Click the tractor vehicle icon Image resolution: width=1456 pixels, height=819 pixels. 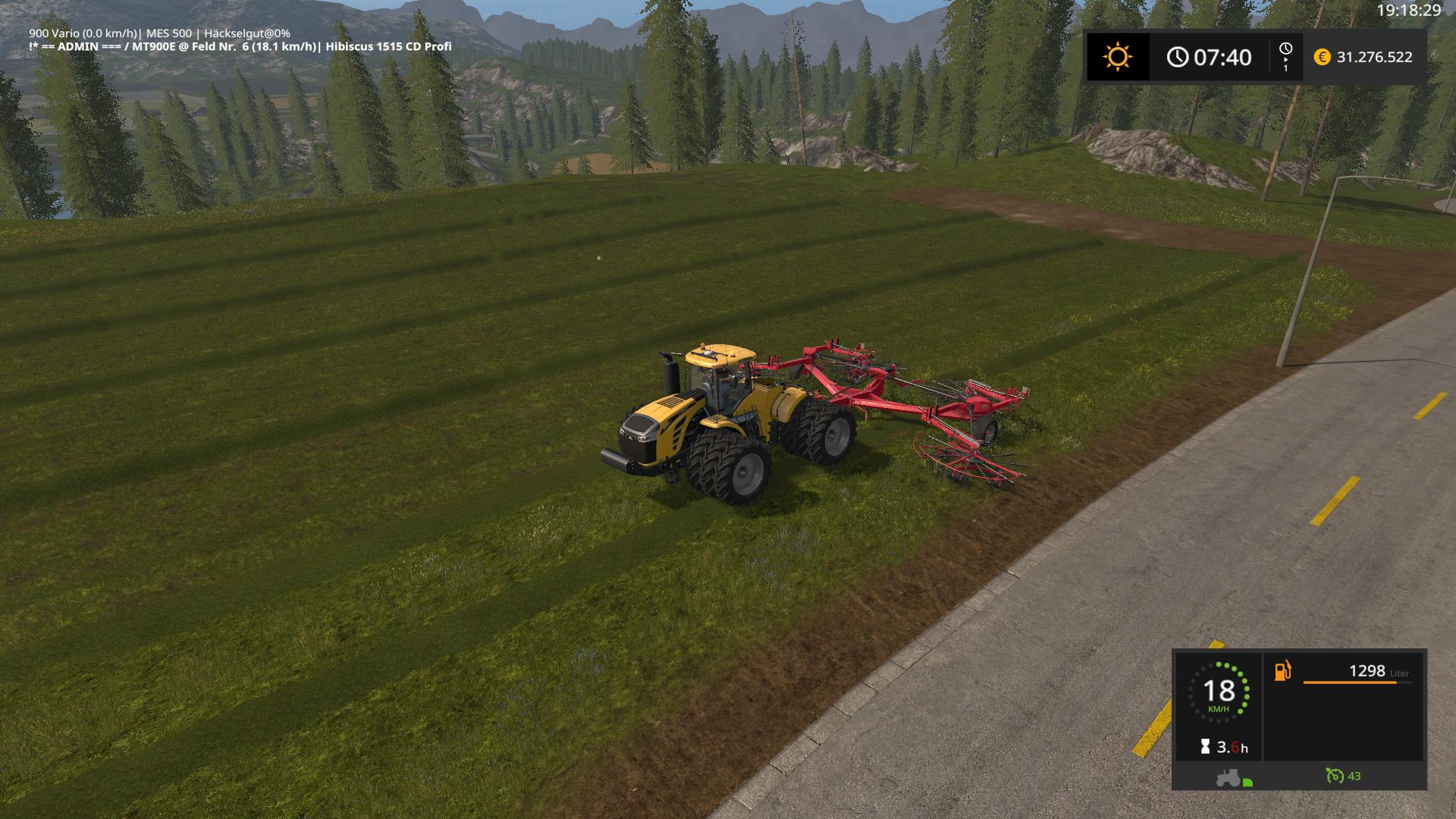point(1228,777)
